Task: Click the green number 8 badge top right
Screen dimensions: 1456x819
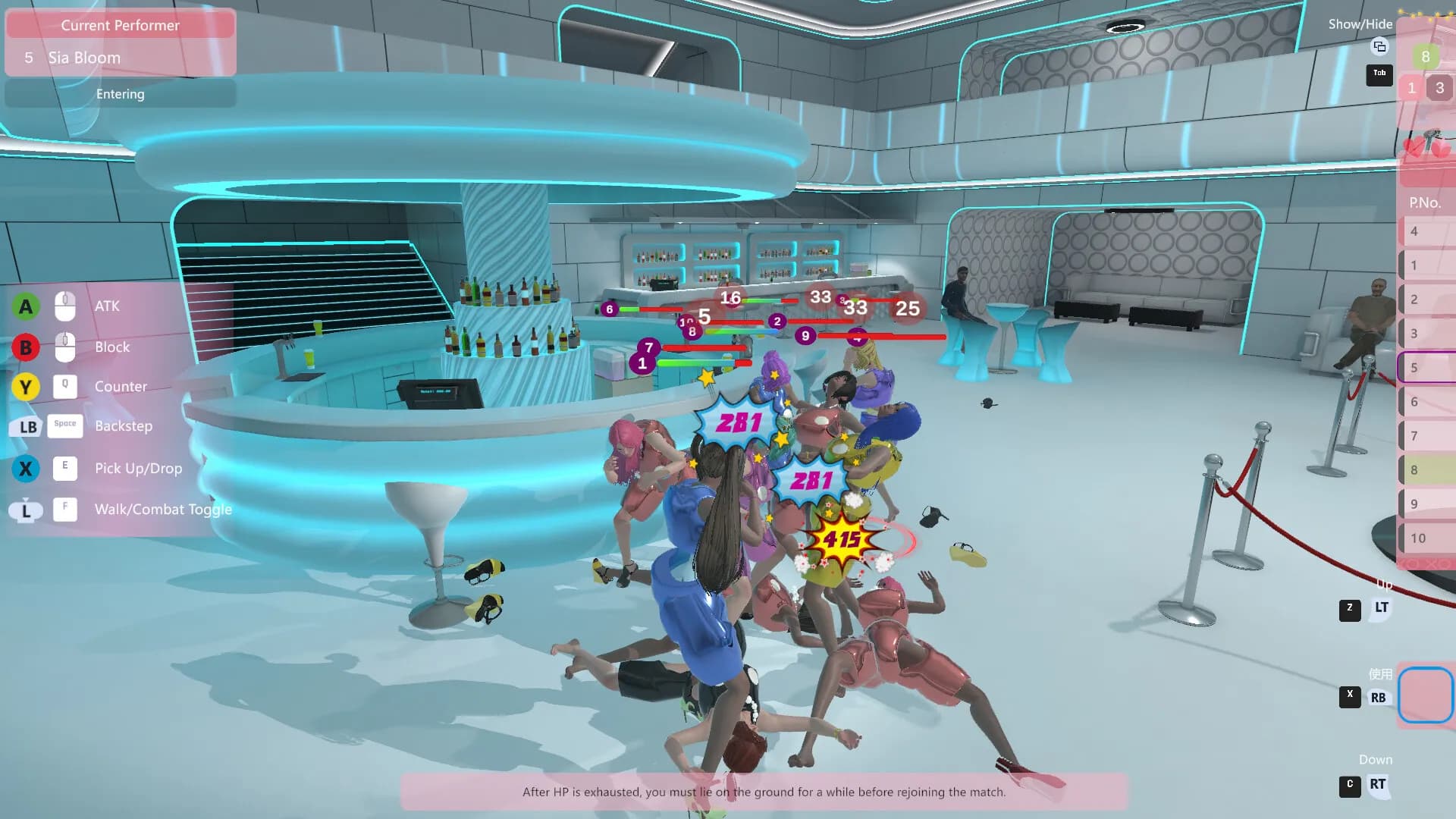Action: click(x=1426, y=57)
